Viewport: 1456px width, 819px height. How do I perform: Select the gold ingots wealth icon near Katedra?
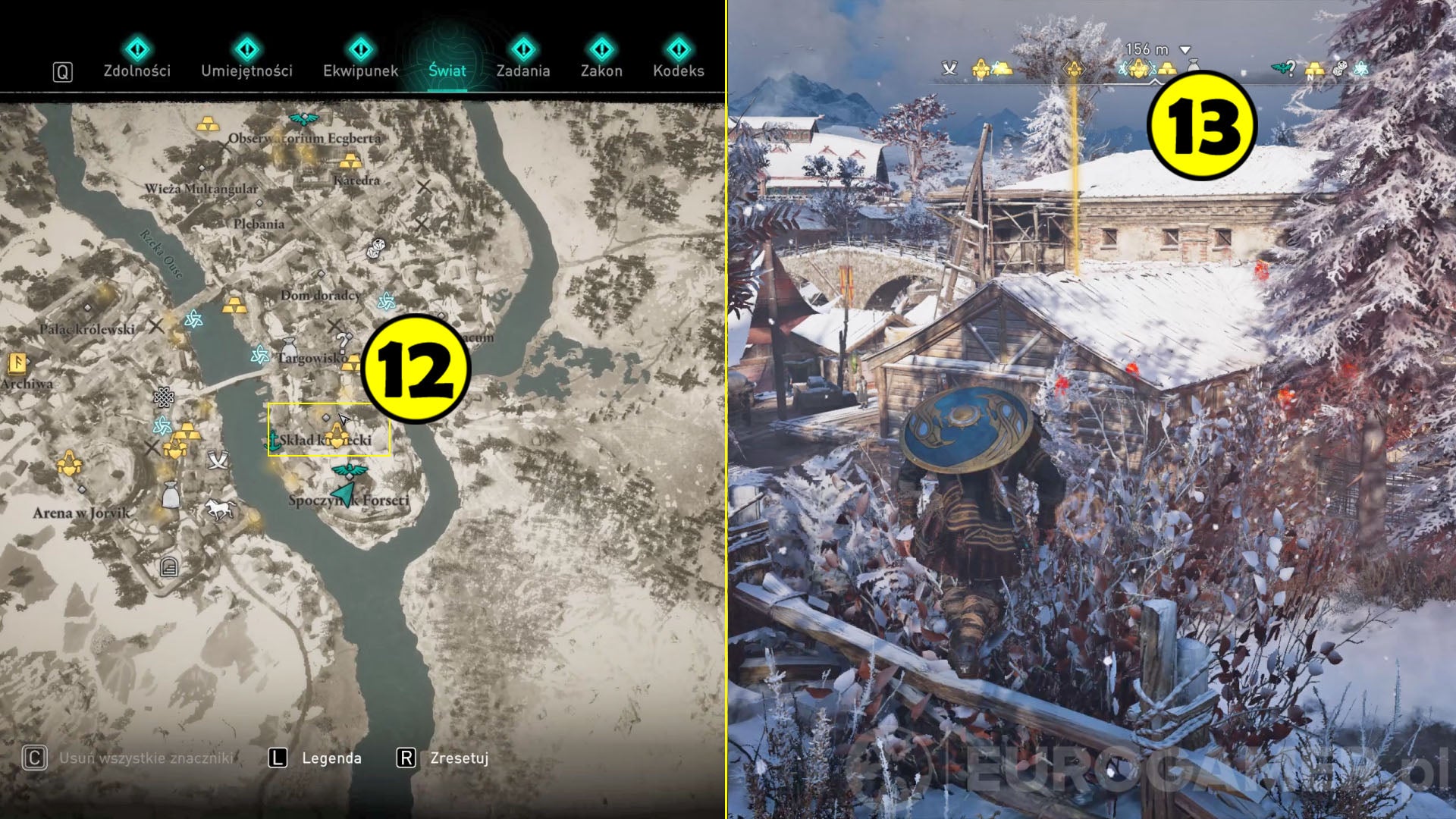pos(350,162)
